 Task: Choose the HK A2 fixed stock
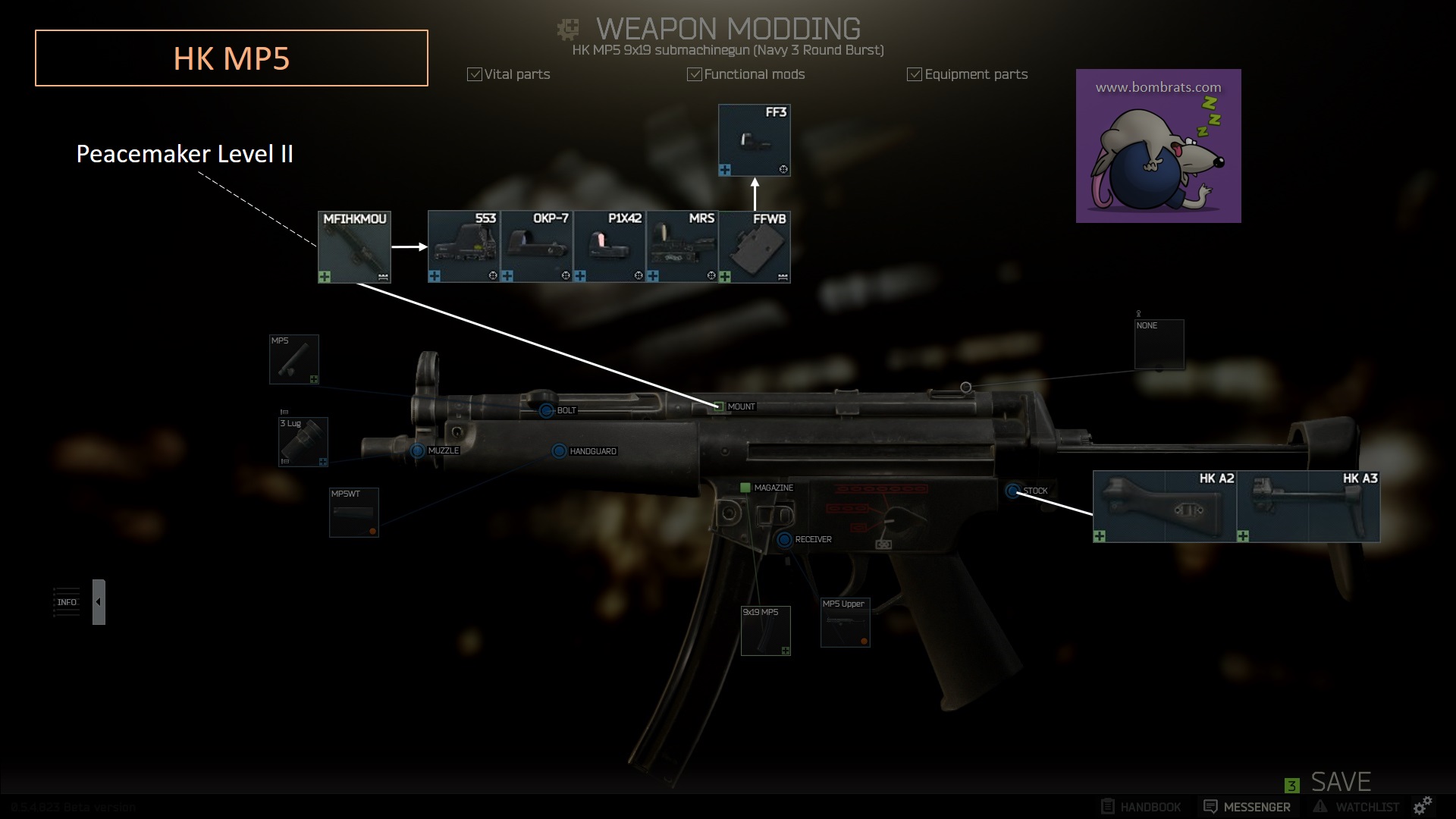(x=1165, y=507)
